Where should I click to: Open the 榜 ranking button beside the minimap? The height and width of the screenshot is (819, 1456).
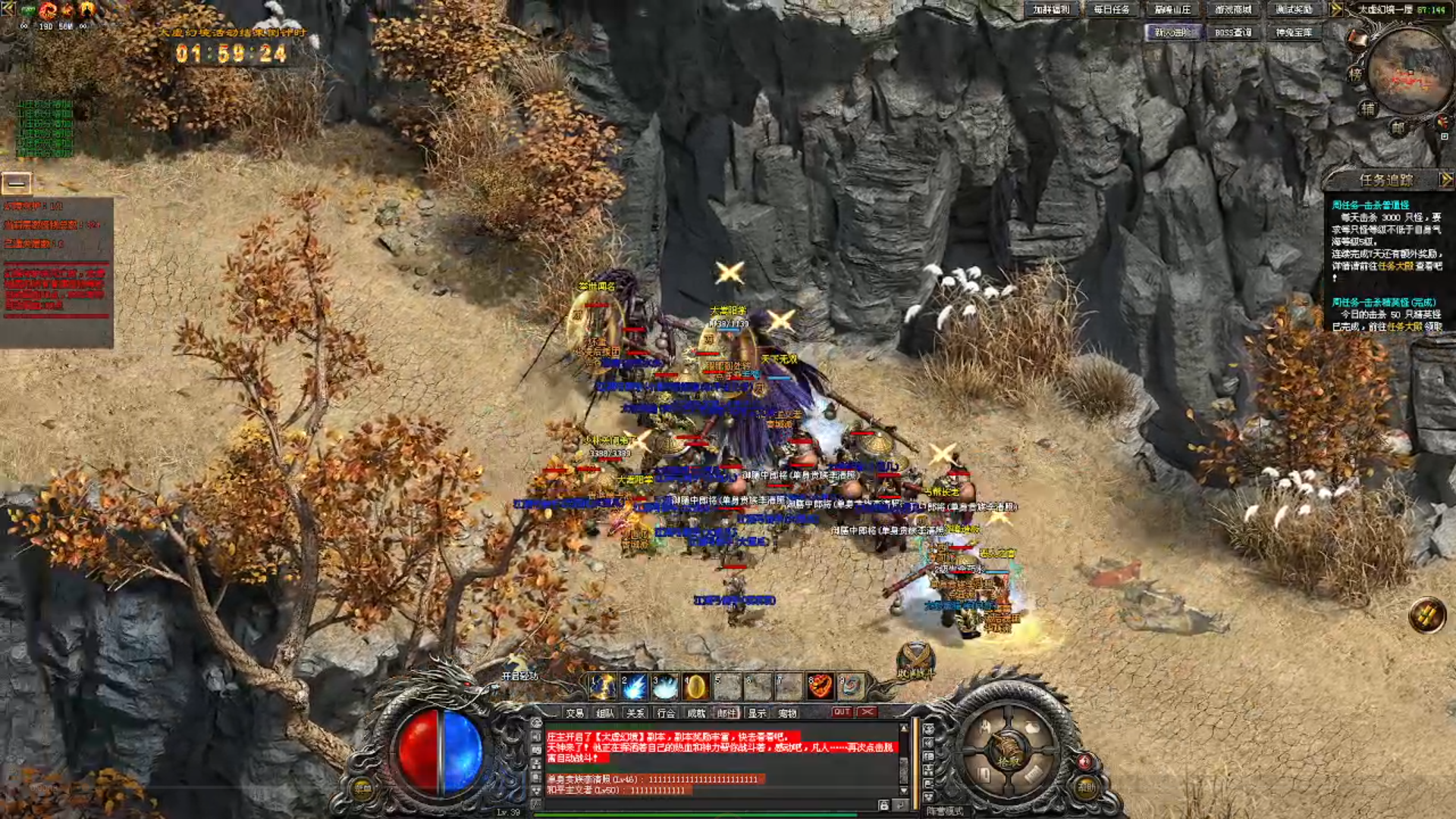[x=1355, y=74]
